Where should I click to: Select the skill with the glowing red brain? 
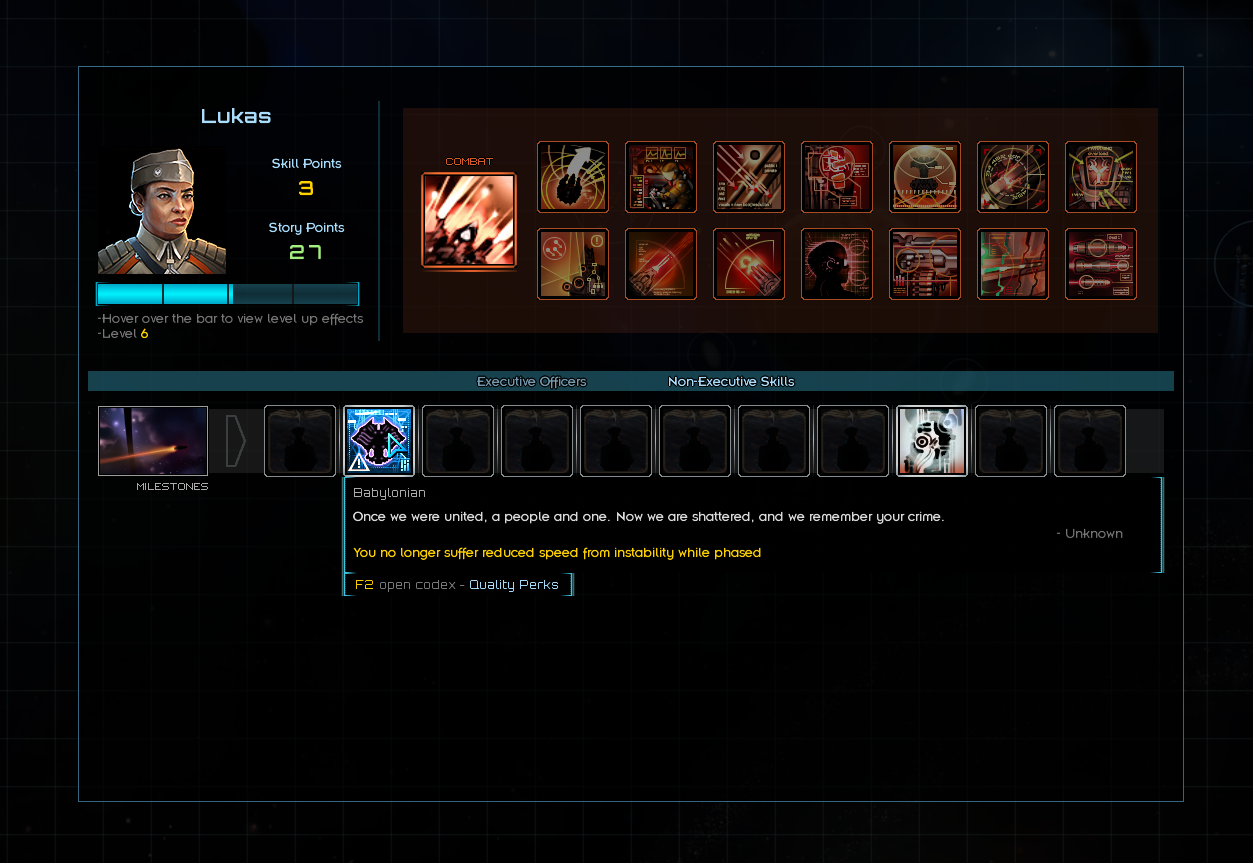[837, 177]
